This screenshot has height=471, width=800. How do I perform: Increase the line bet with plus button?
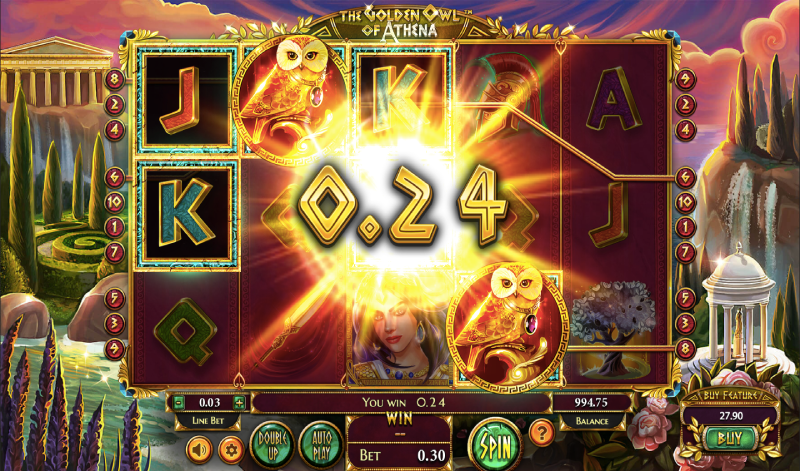tap(239, 403)
